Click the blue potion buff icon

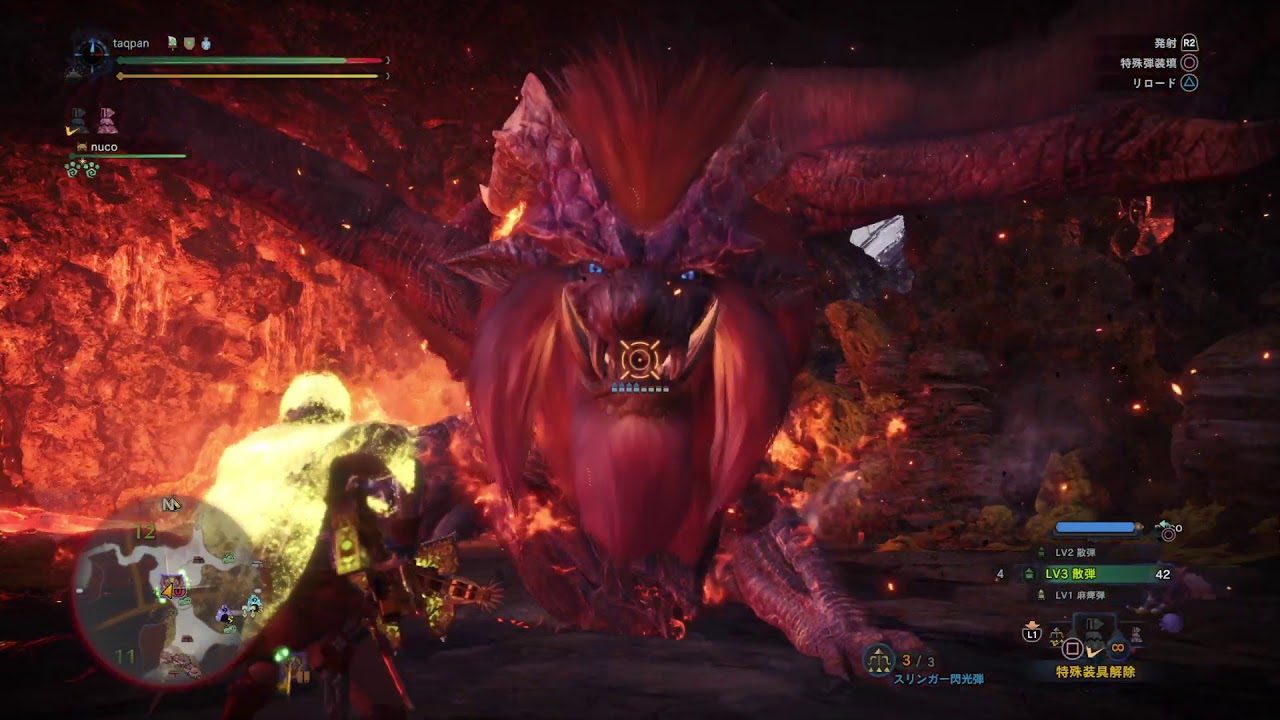click(x=204, y=44)
